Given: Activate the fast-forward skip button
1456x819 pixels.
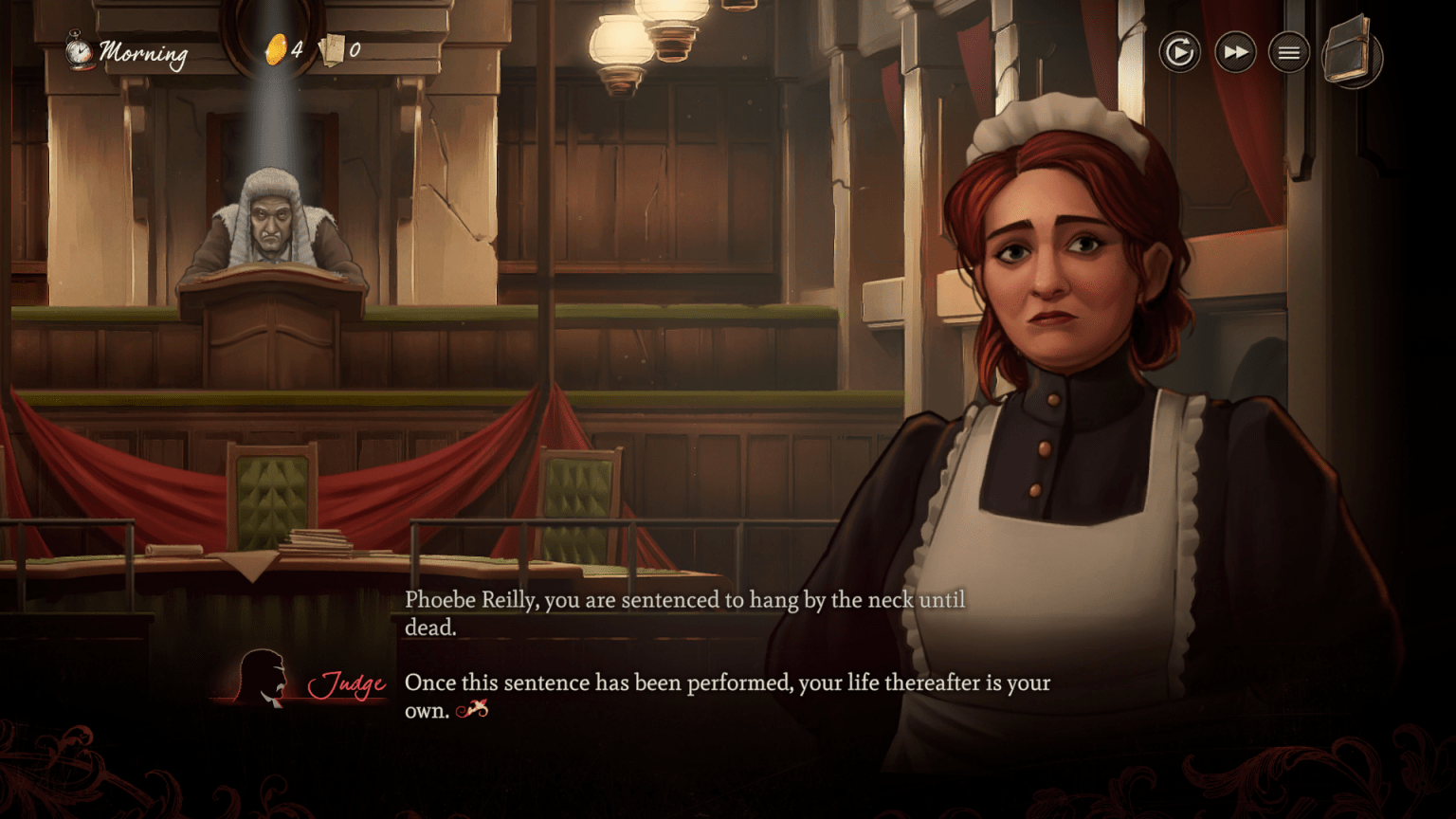Looking at the screenshot, I should coord(1235,52).
